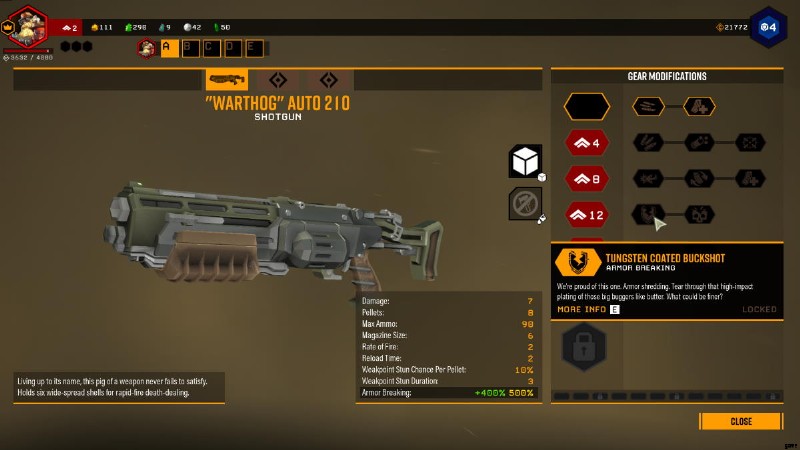Click the locked padlock hexagon slot

[583, 347]
